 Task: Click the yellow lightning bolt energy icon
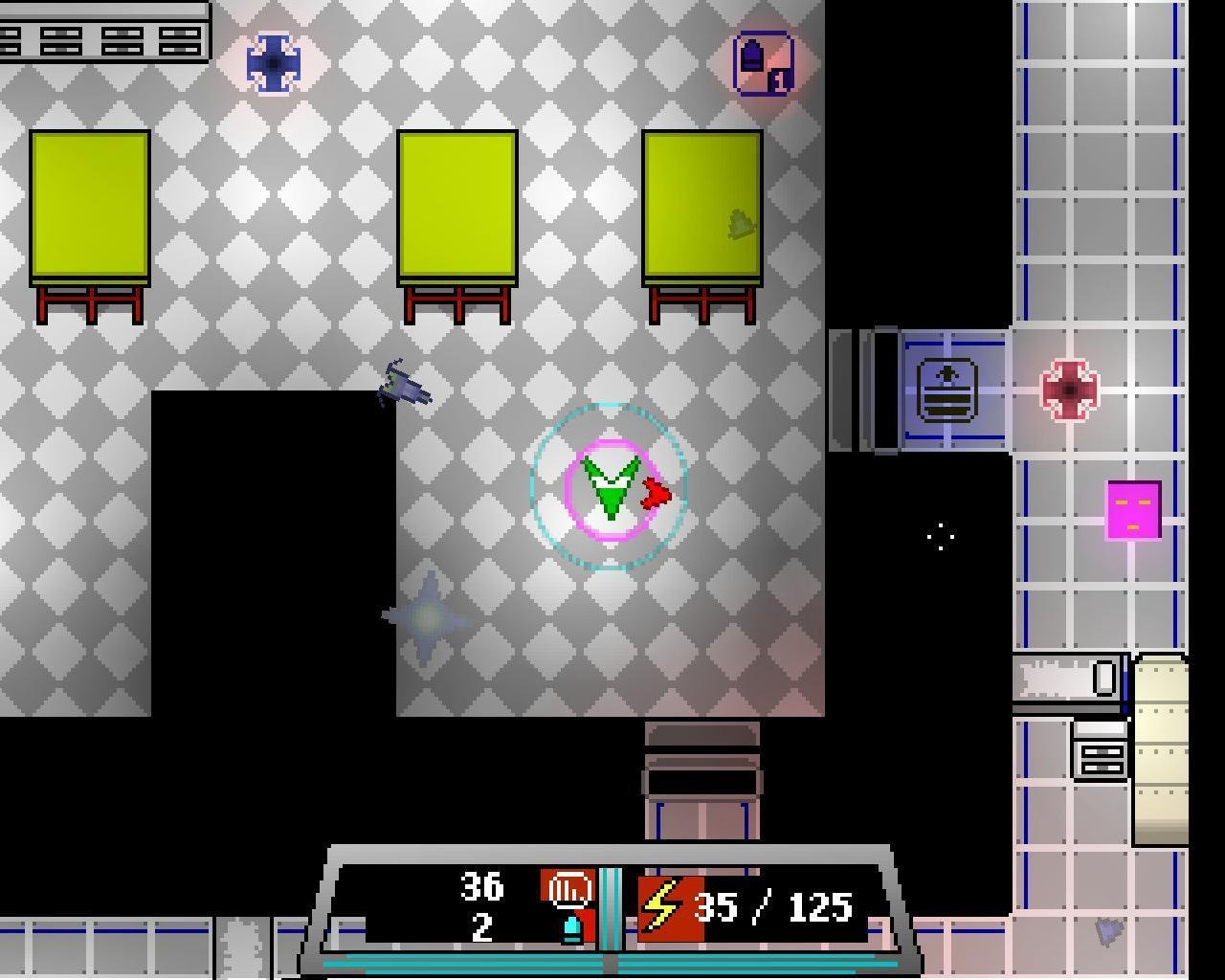pyautogui.click(x=661, y=907)
